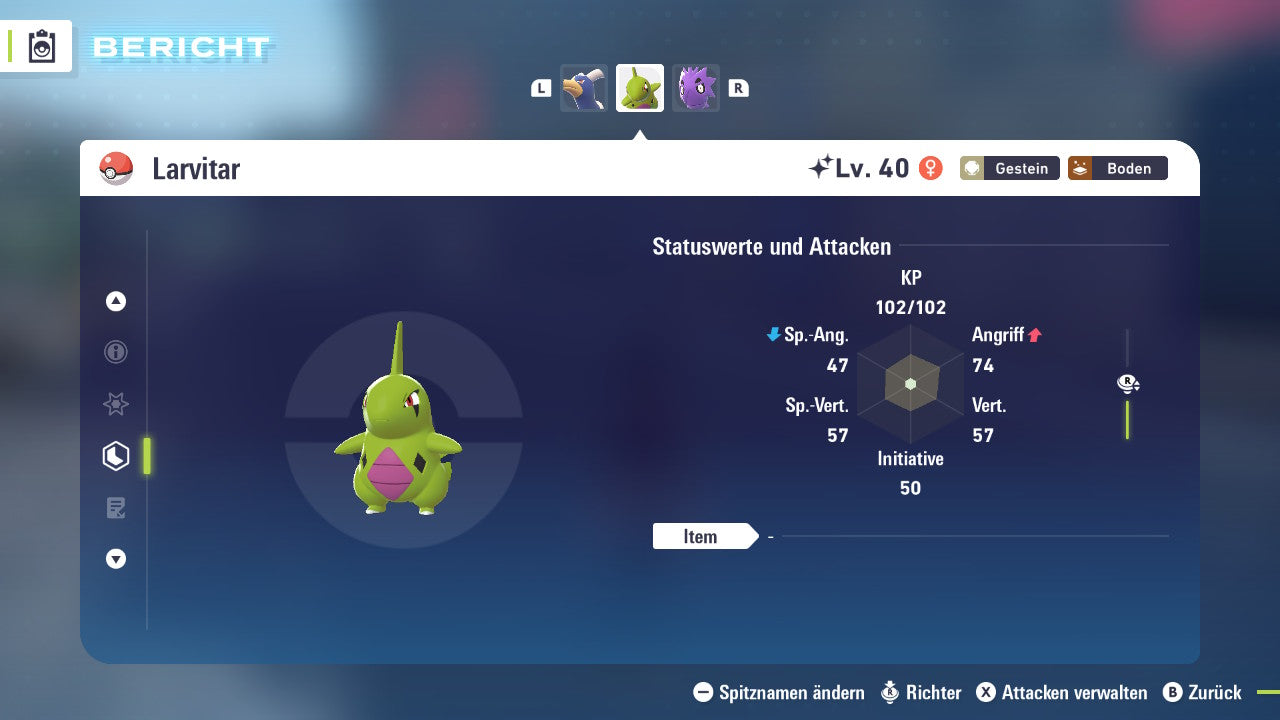Switch to the Gengar party thumbnail tab

pyautogui.click(x=695, y=87)
